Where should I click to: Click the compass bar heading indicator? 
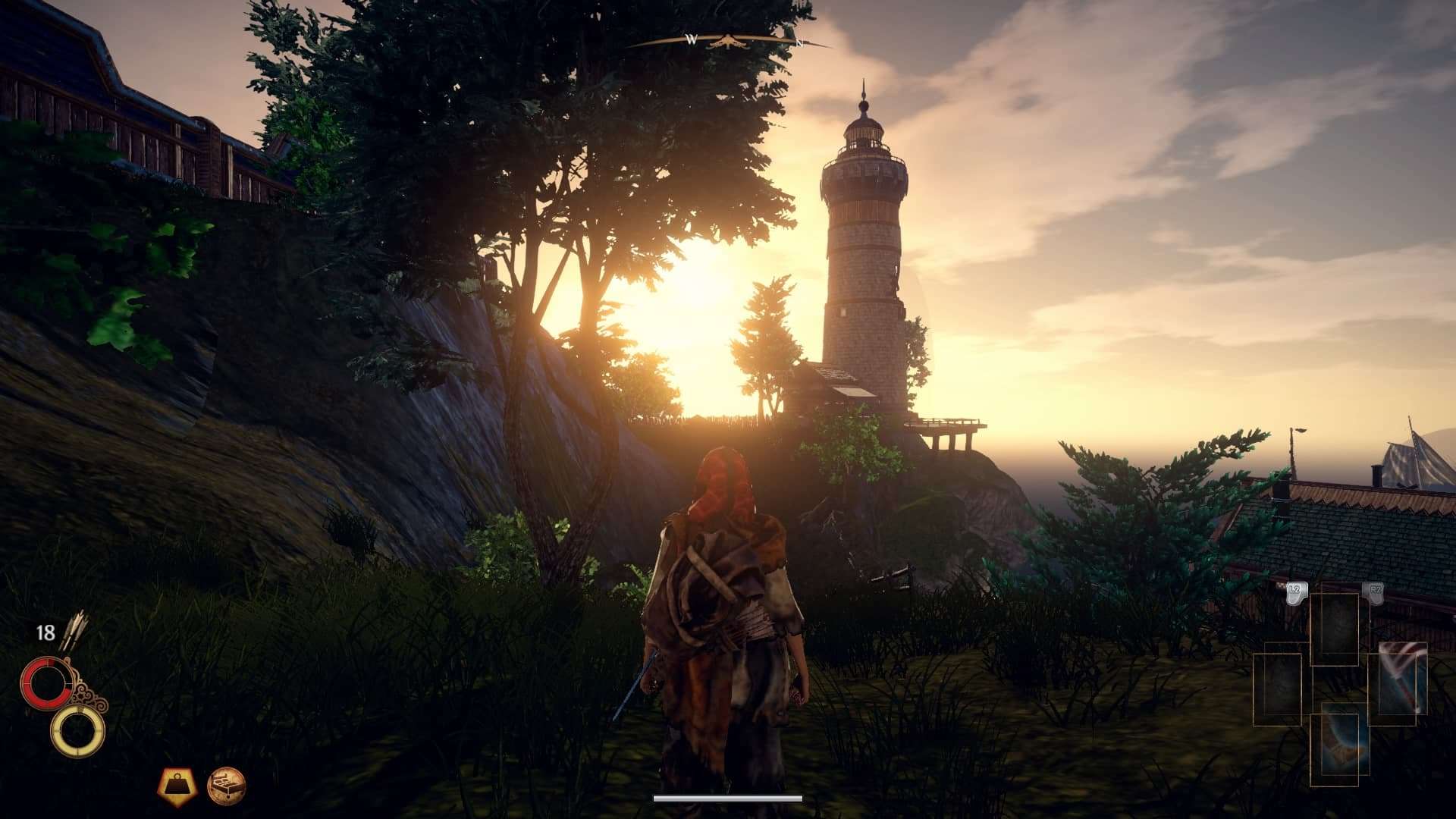tap(730, 41)
